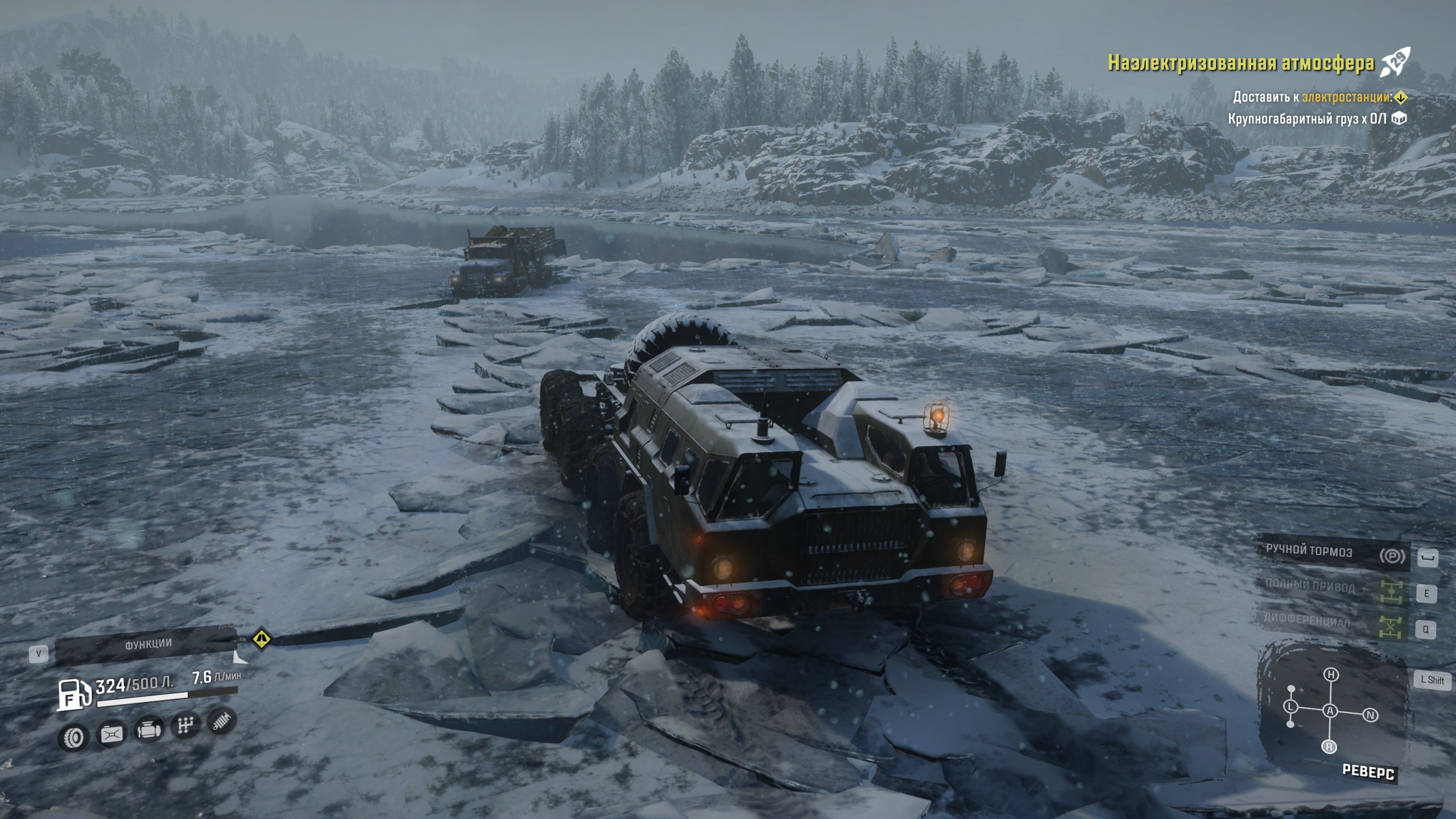The height and width of the screenshot is (819, 1456).
Task: Toggle Полный привод all-wheel drive
Action: tap(1309, 586)
